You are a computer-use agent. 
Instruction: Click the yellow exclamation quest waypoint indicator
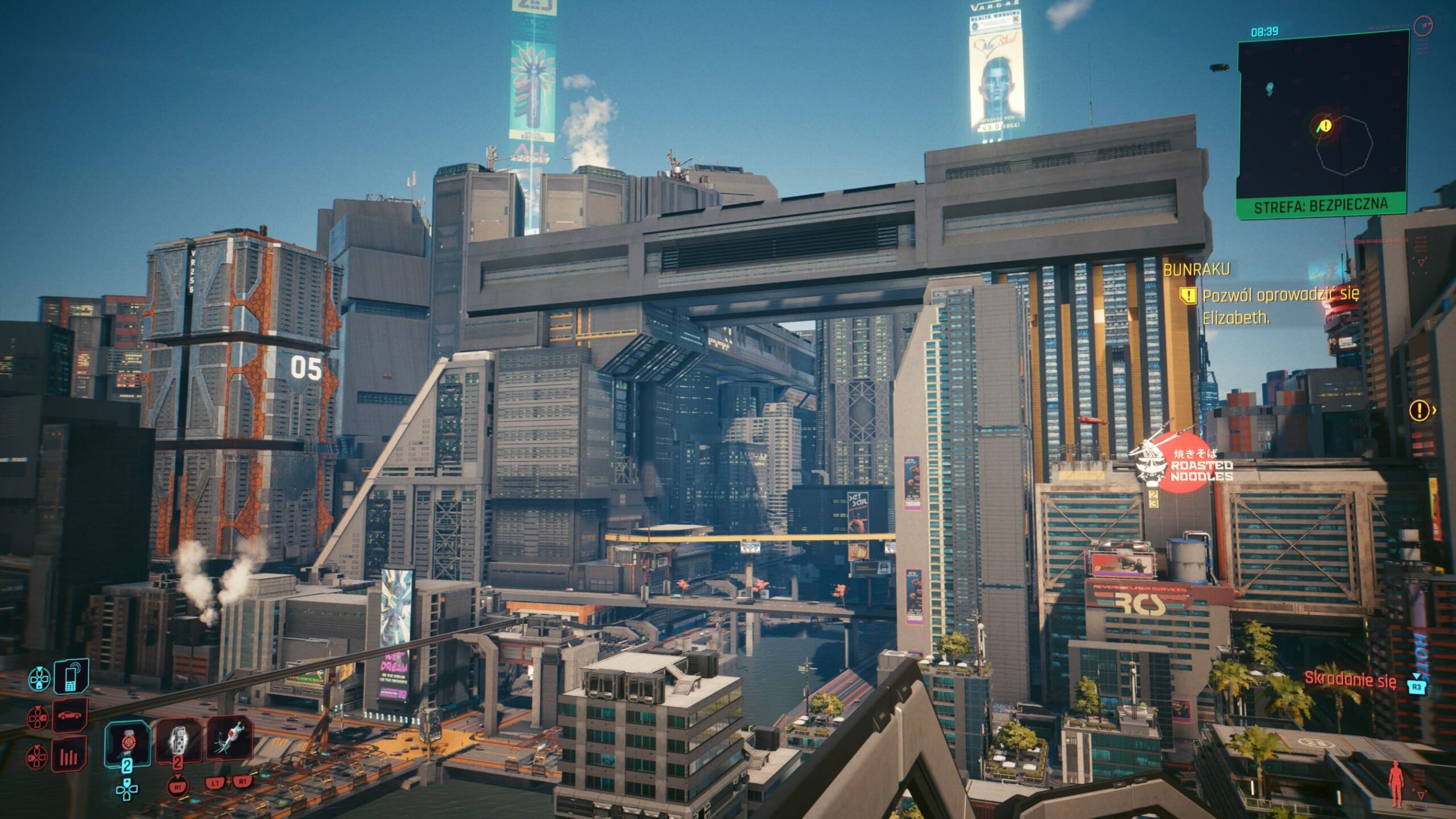tap(1420, 409)
